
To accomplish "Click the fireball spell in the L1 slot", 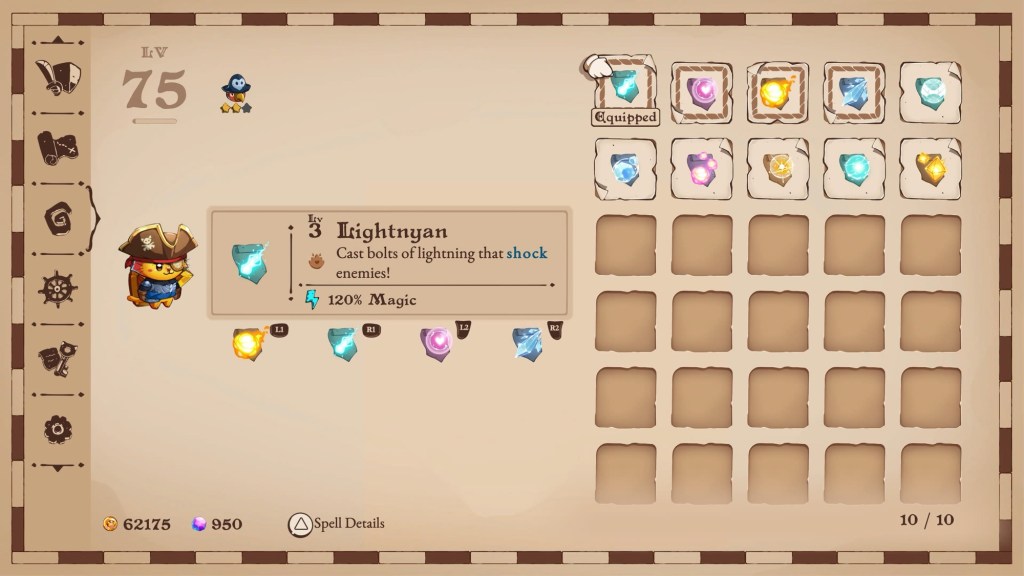I will (248, 343).
